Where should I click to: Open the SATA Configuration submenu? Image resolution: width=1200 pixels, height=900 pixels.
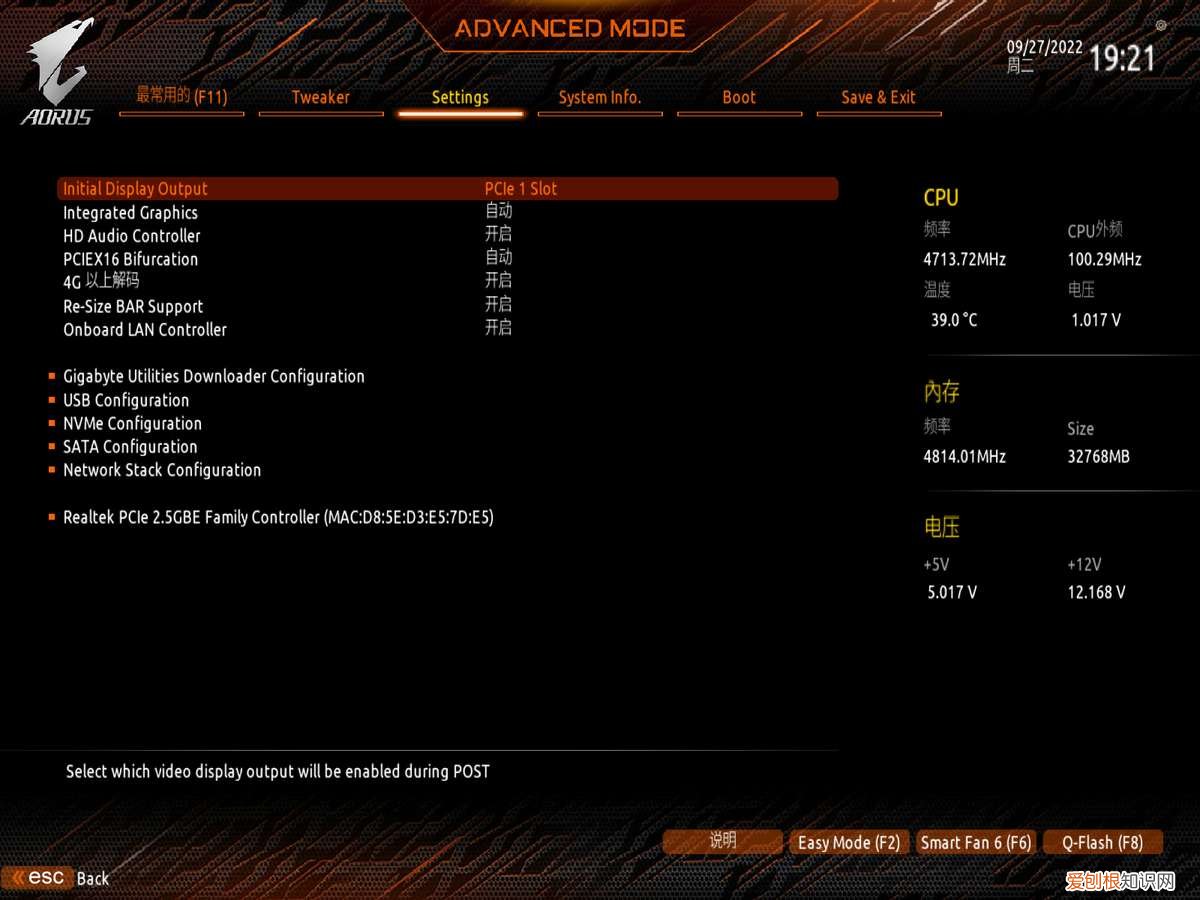coord(130,447)
